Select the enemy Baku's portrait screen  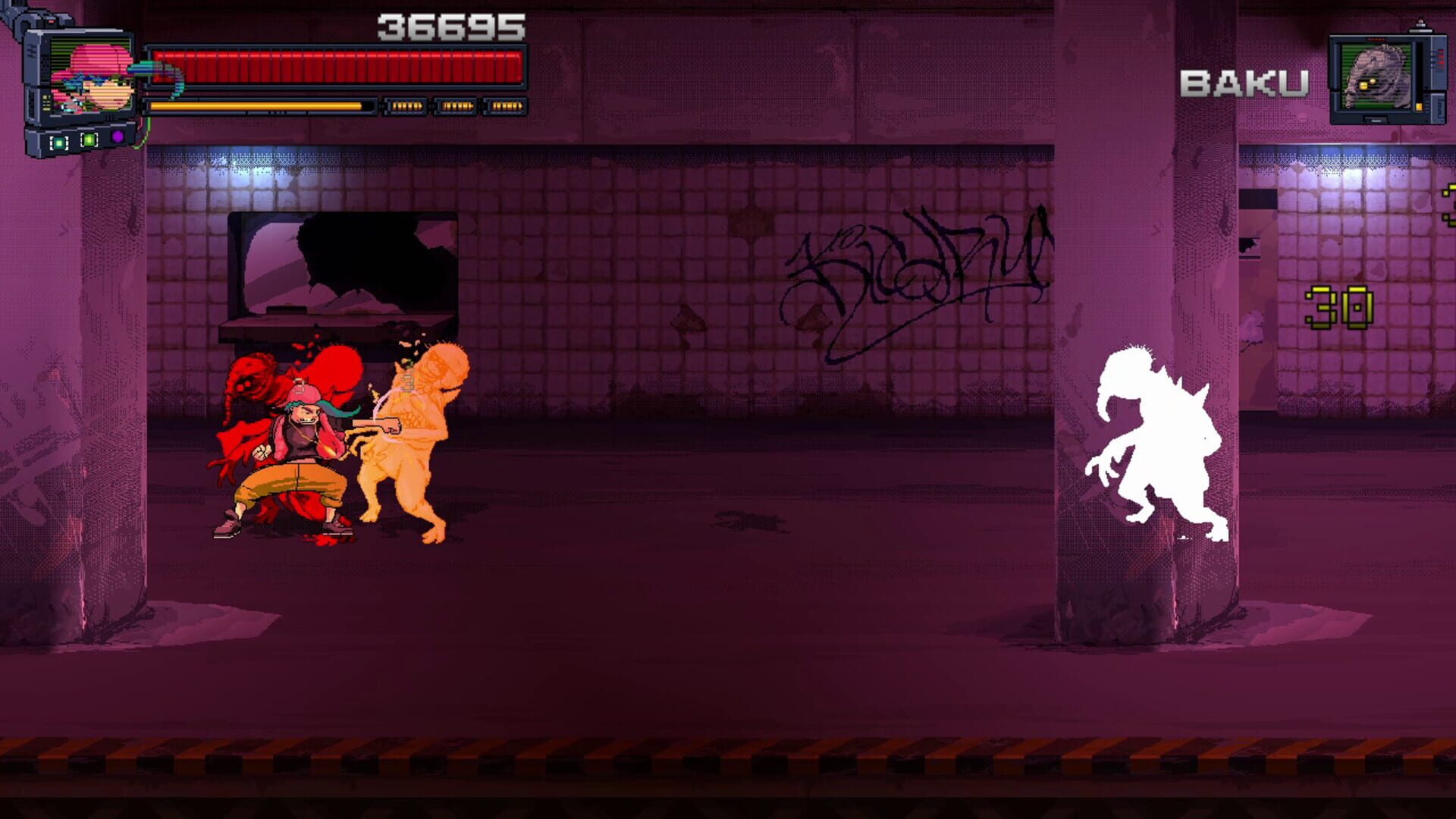[x=1376, y=74]
